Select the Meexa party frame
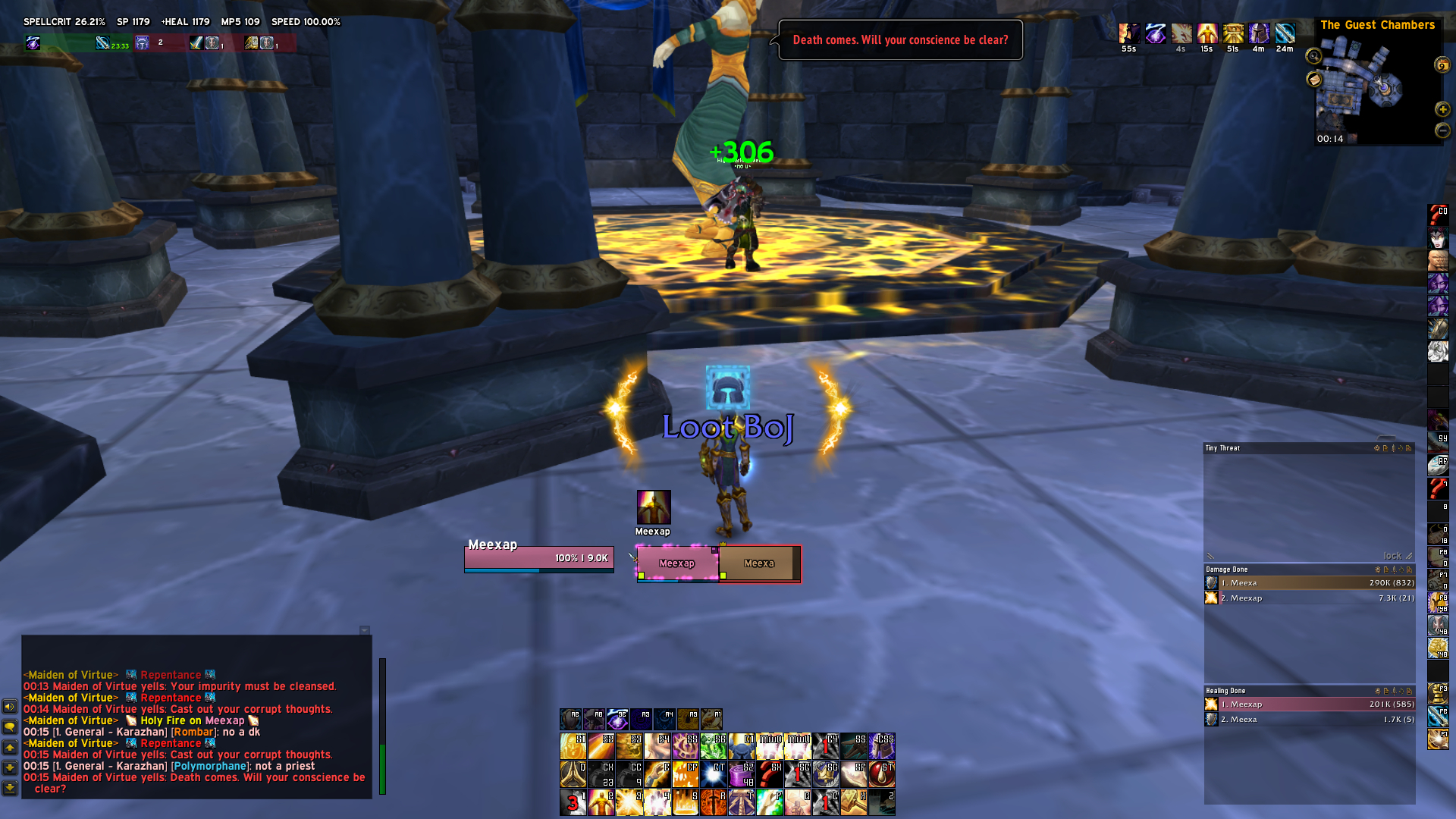 [758, 563]
